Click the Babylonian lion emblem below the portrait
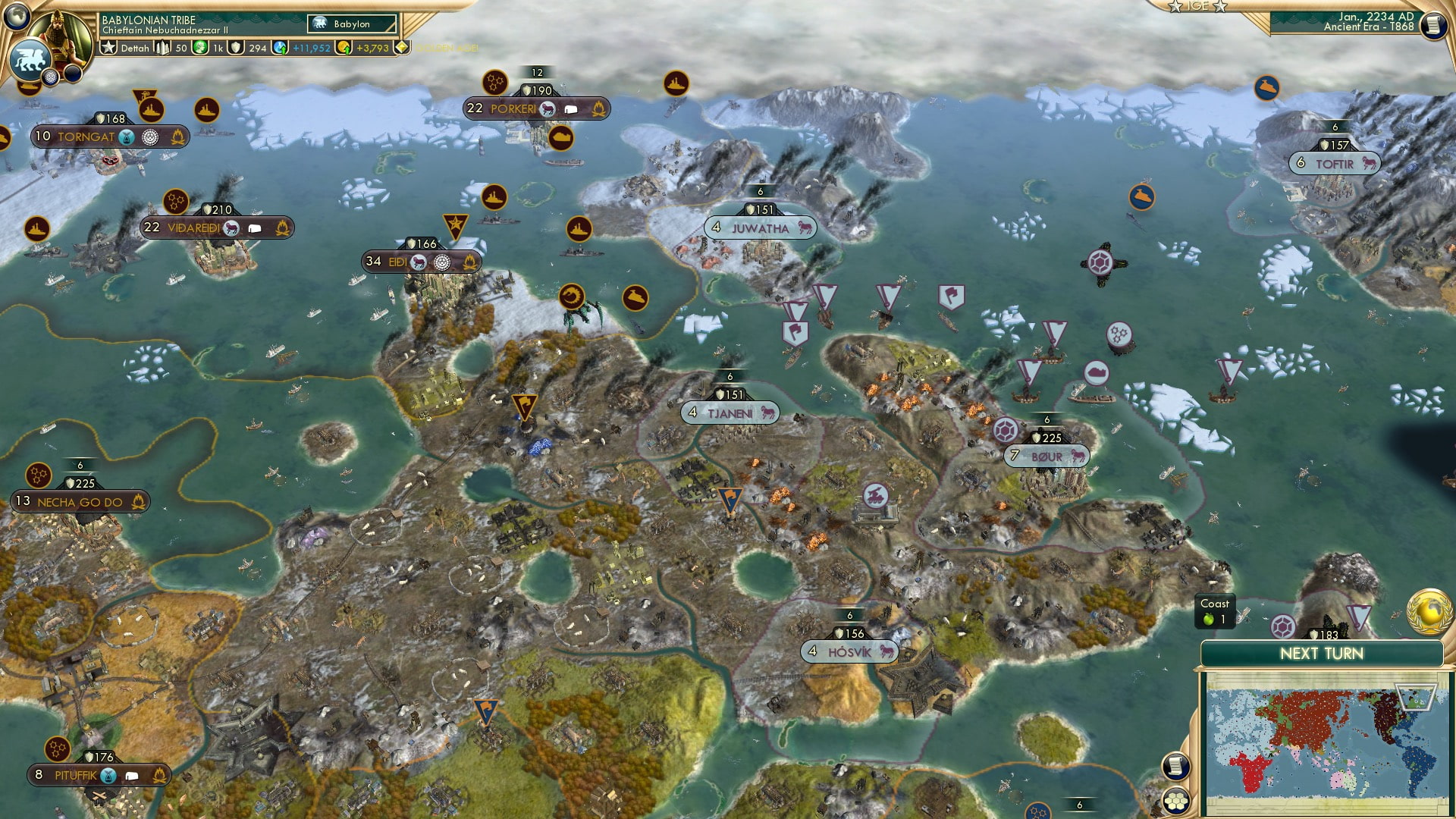This screenshot has height=819, width=1456. click(x=30, y=58)
